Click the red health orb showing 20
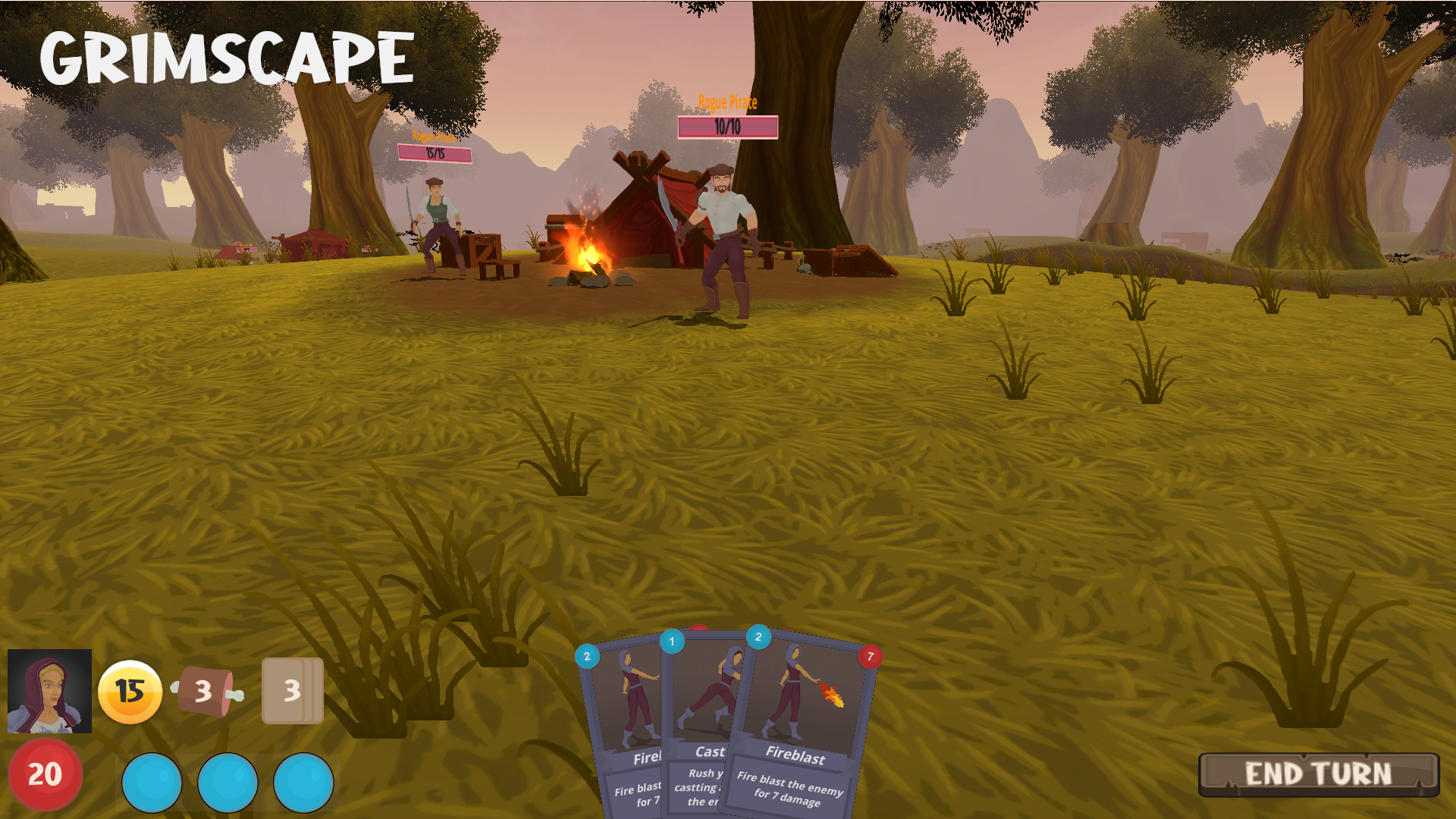Image resolution: width=1456 pixels, height=819 pixels. 45,775
